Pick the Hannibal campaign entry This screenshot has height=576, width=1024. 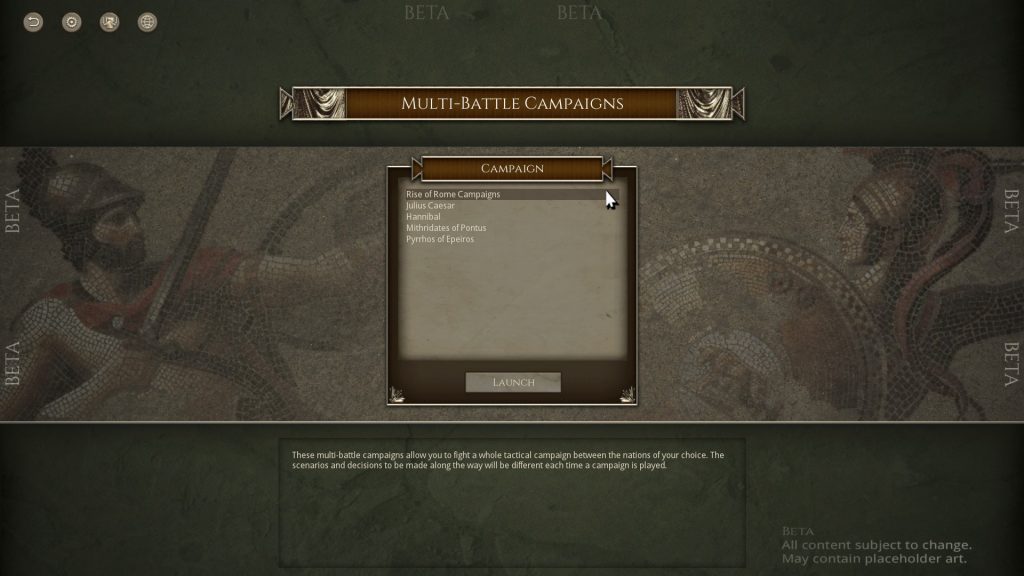coord(423,216)
